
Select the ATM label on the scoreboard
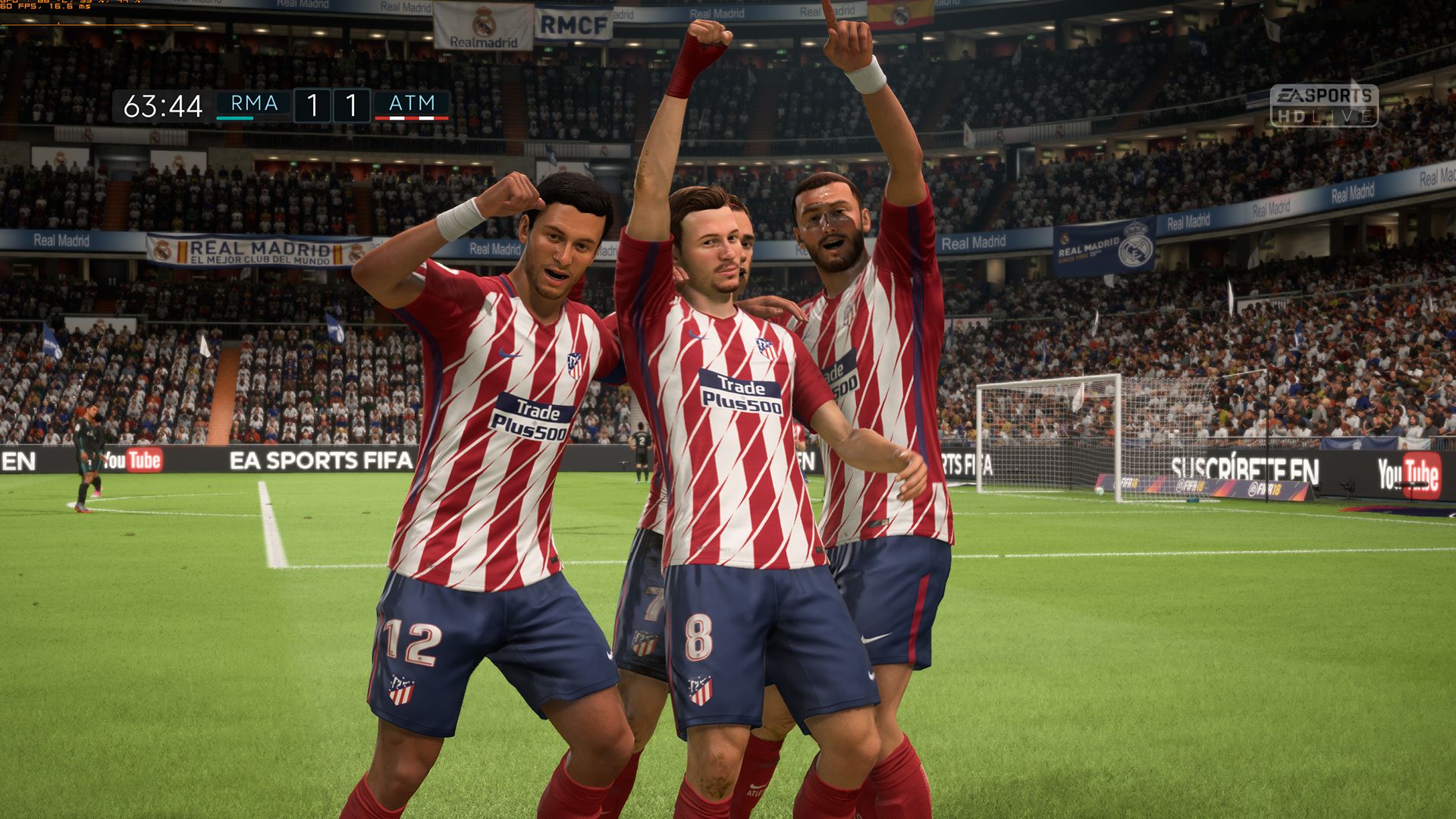(412, 102)
